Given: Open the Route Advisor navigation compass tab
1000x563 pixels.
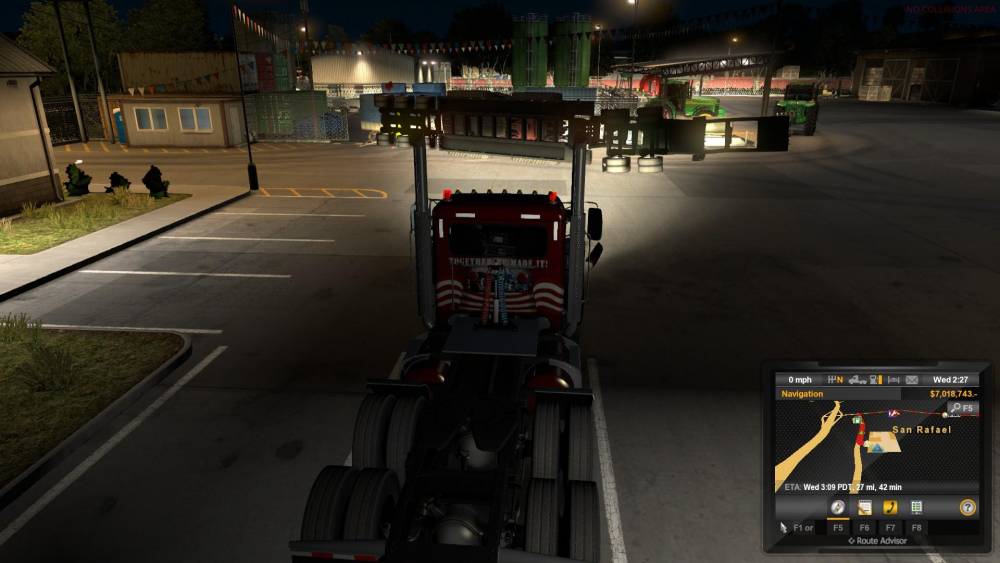Looking at the screenshot, I should 837,507.
